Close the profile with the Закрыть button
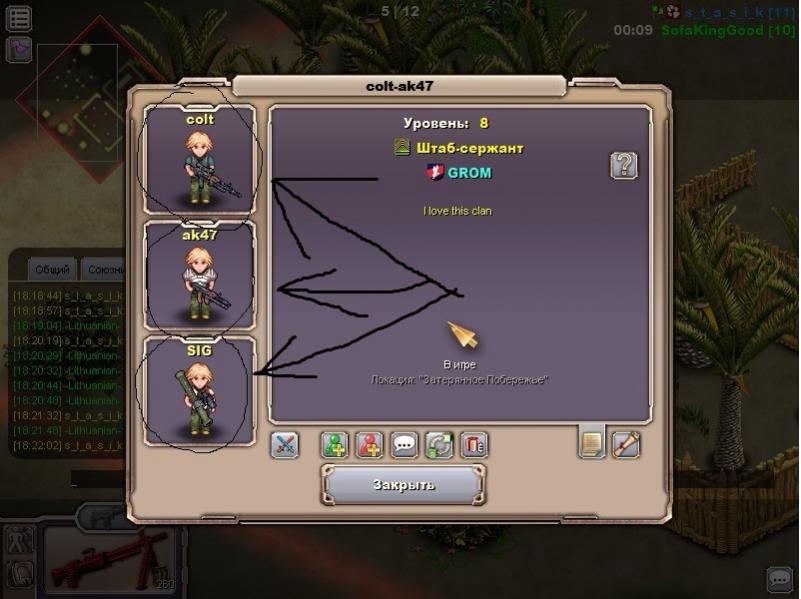 tap(403, 485)
